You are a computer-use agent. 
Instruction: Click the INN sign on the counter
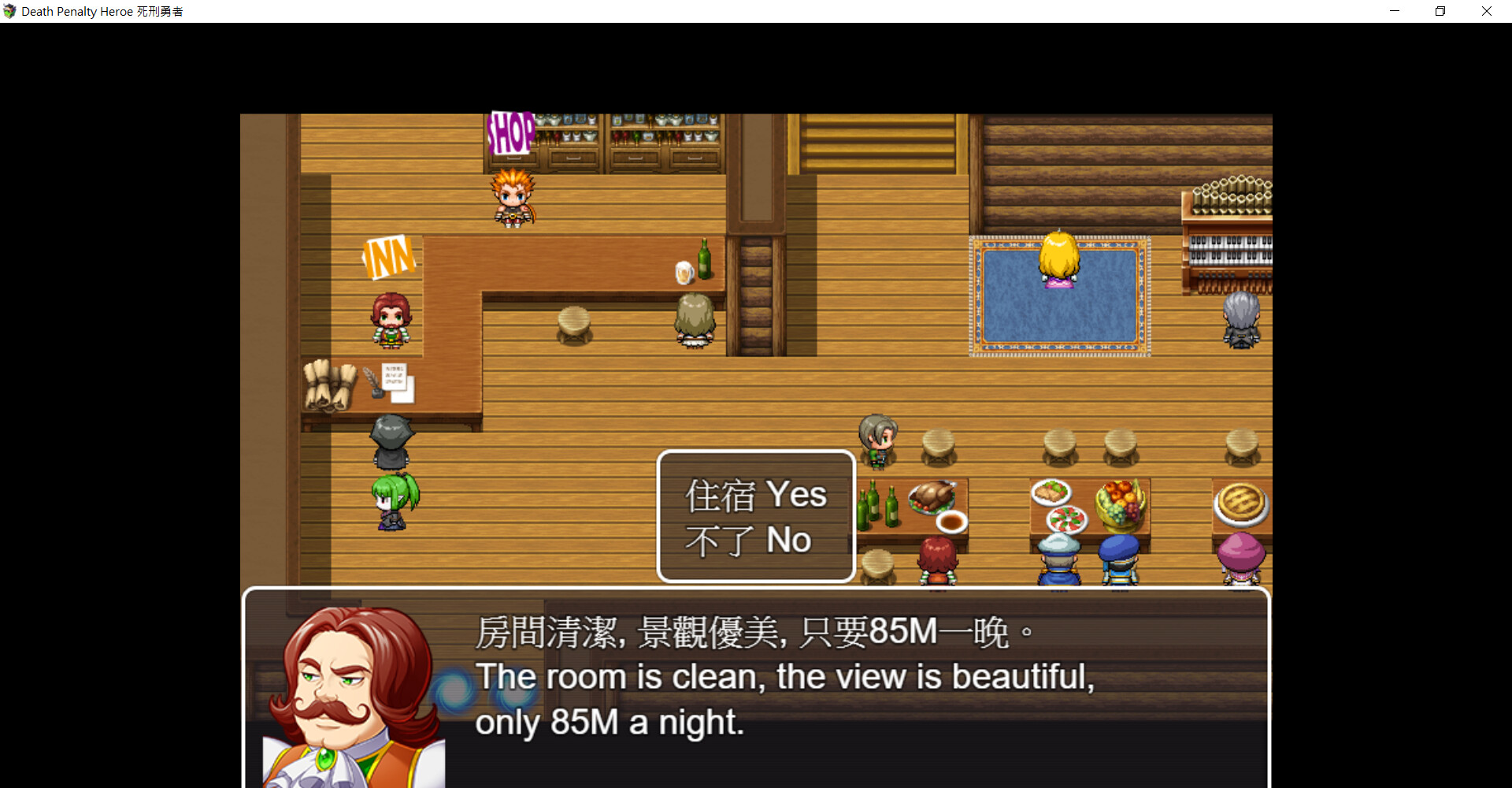coord(389,257)
